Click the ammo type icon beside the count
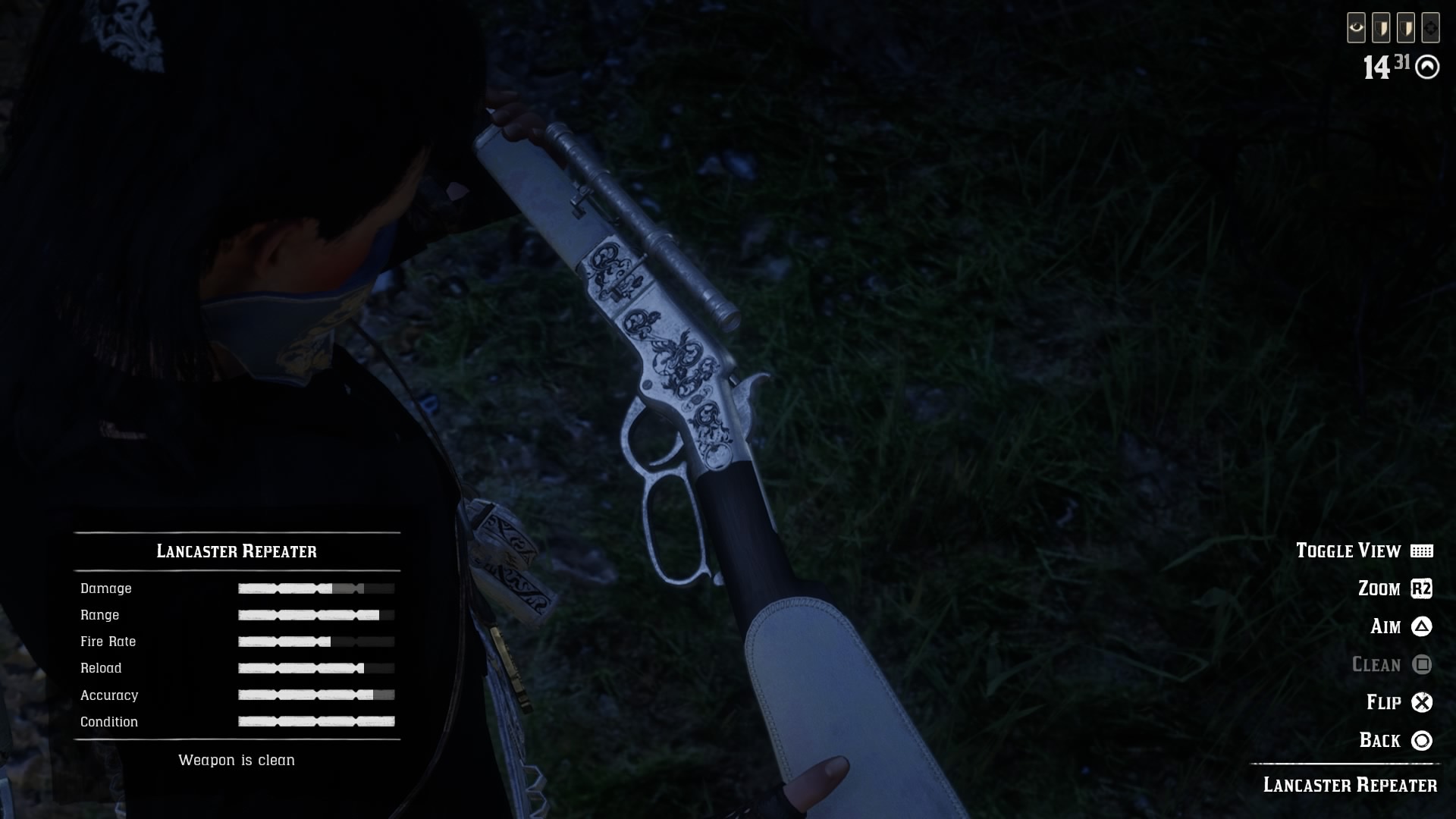The height and width of the screenshot is (819, 1456). (1427, 67)
